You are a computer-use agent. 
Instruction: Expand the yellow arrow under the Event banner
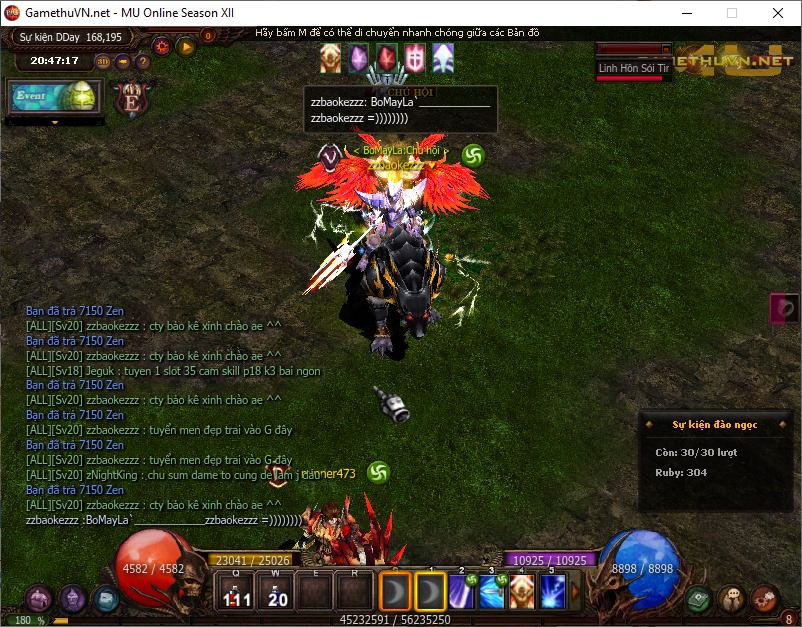[x=54, y=122]
